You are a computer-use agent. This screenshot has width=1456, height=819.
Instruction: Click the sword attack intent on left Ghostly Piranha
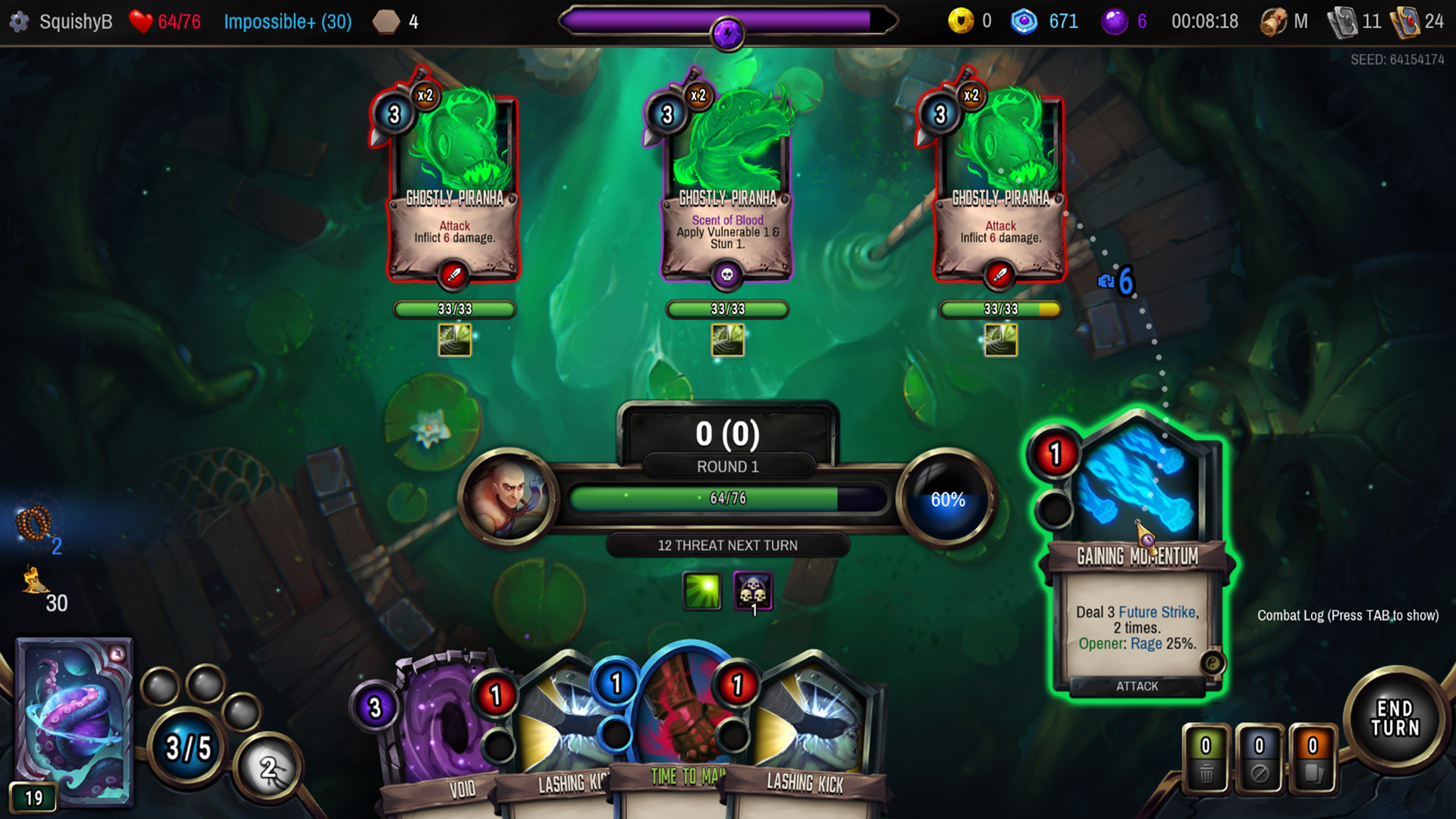[x=453, y=276]
